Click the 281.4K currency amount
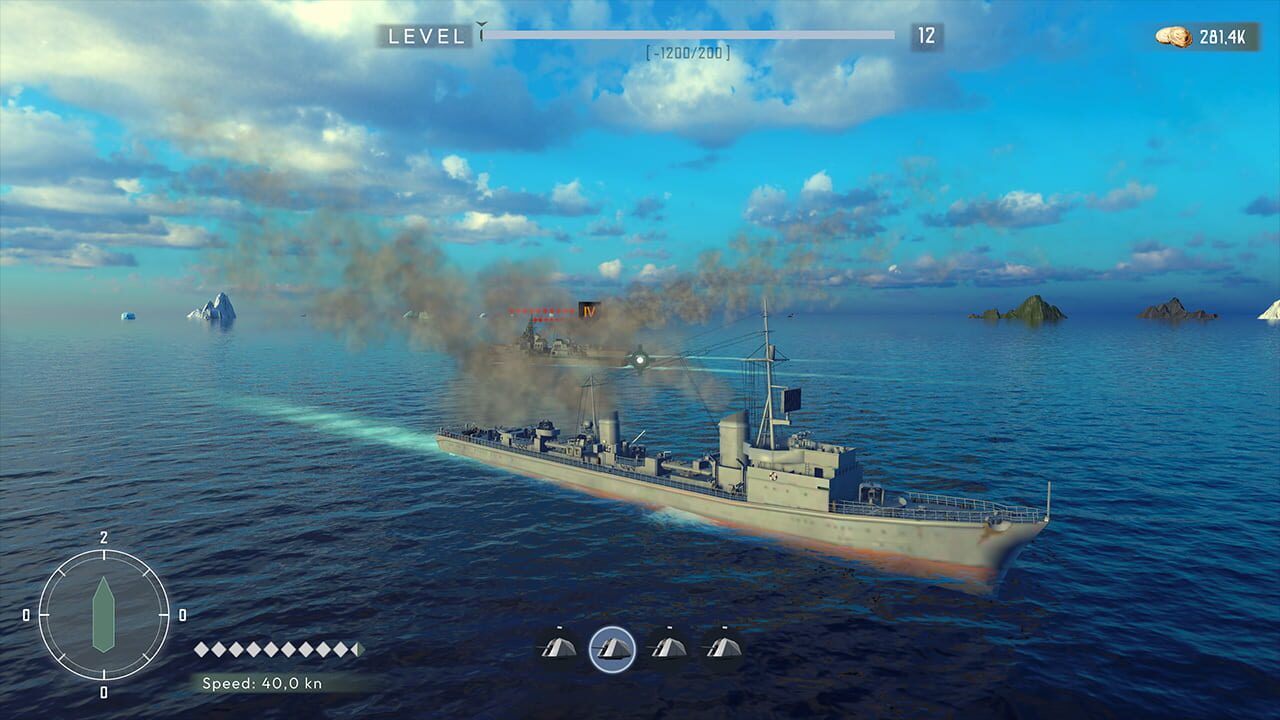 [x=1222, y=36]
